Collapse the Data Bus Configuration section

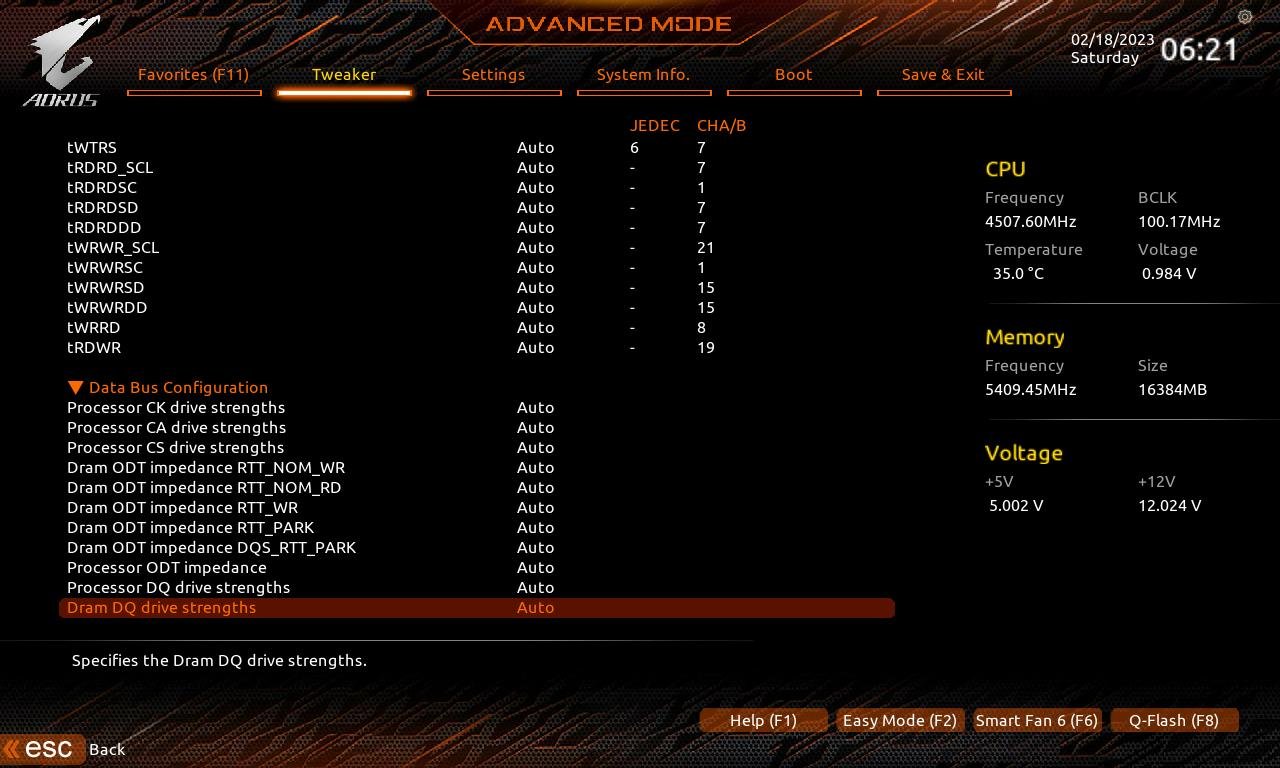click(x=75, y=387)
